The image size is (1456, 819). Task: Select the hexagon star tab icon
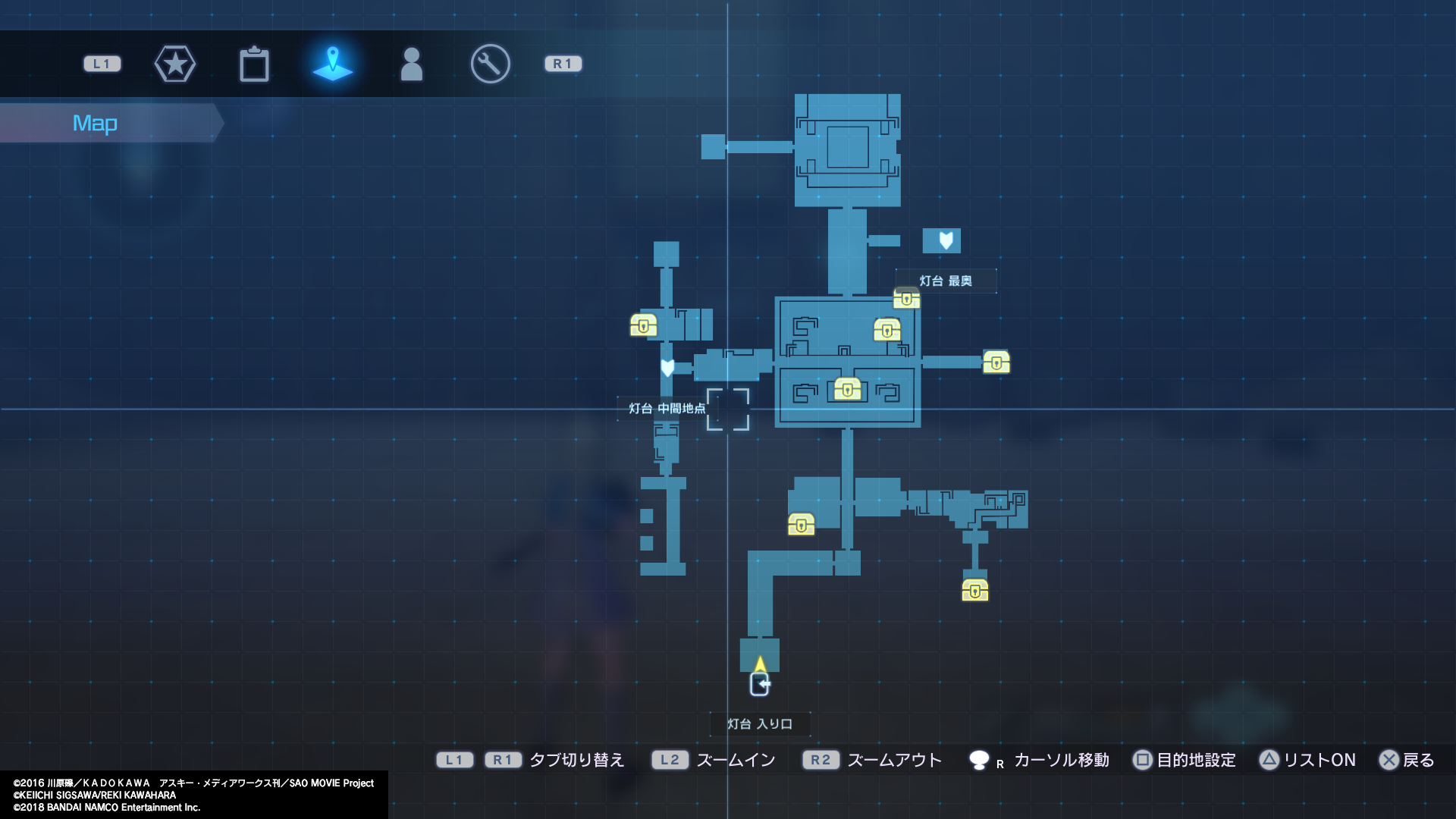175,64
